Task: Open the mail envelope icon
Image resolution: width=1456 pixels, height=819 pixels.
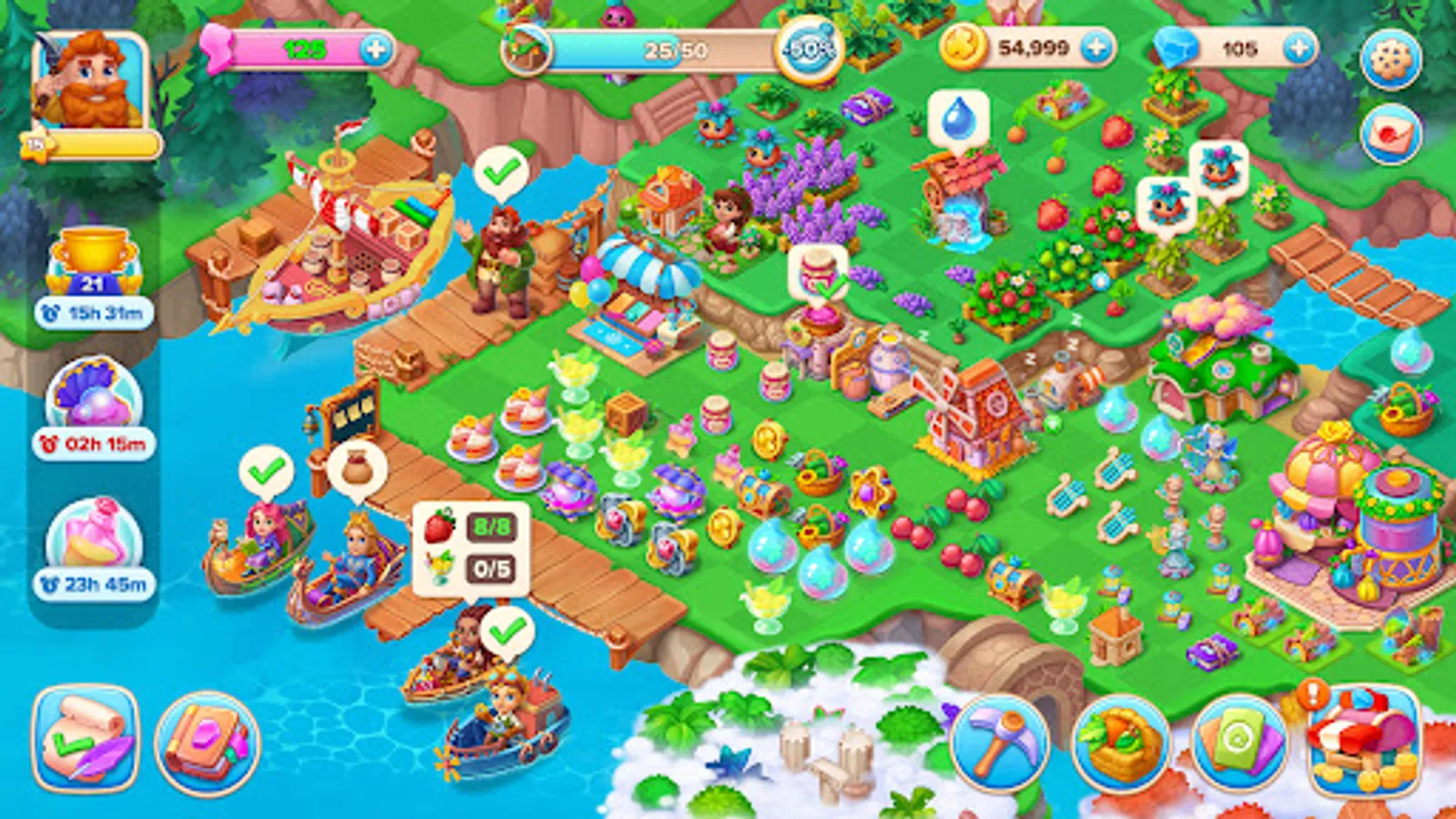Action: pos(1391,133)
